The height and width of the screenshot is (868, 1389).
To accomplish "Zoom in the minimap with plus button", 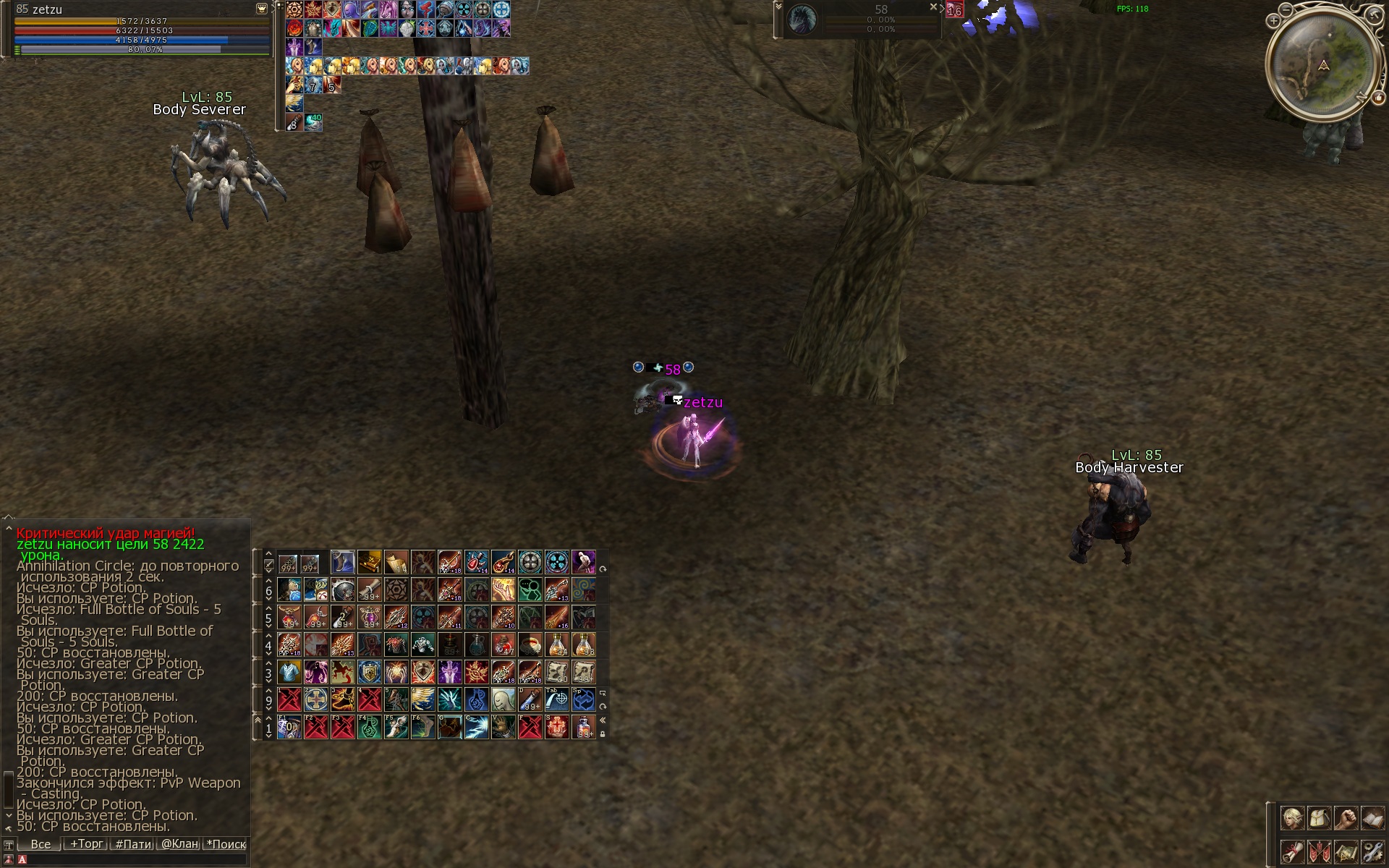I will point(1273,21).
